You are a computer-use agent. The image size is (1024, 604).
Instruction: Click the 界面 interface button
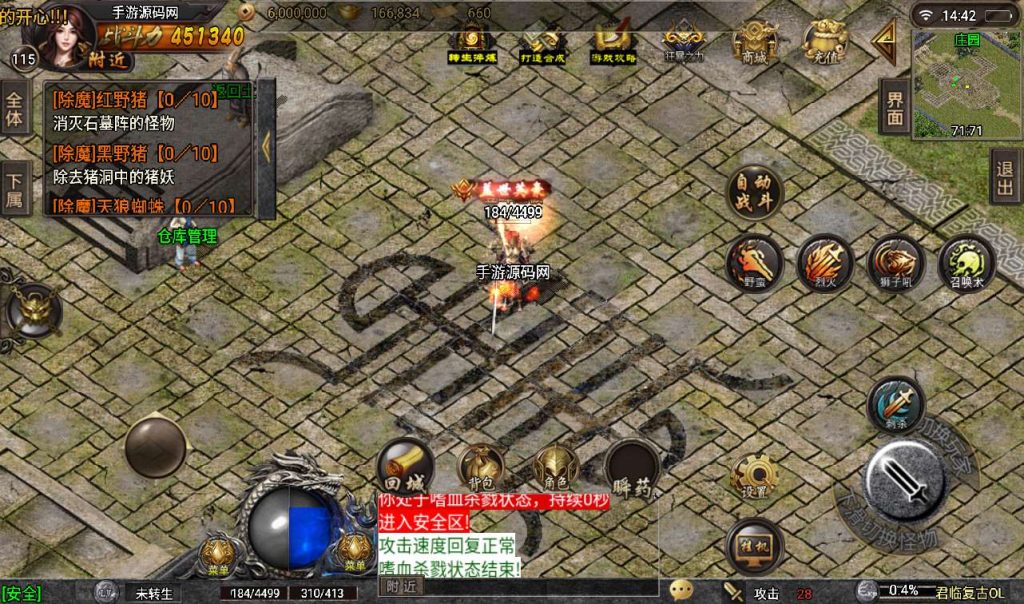[x=895, y=106]
